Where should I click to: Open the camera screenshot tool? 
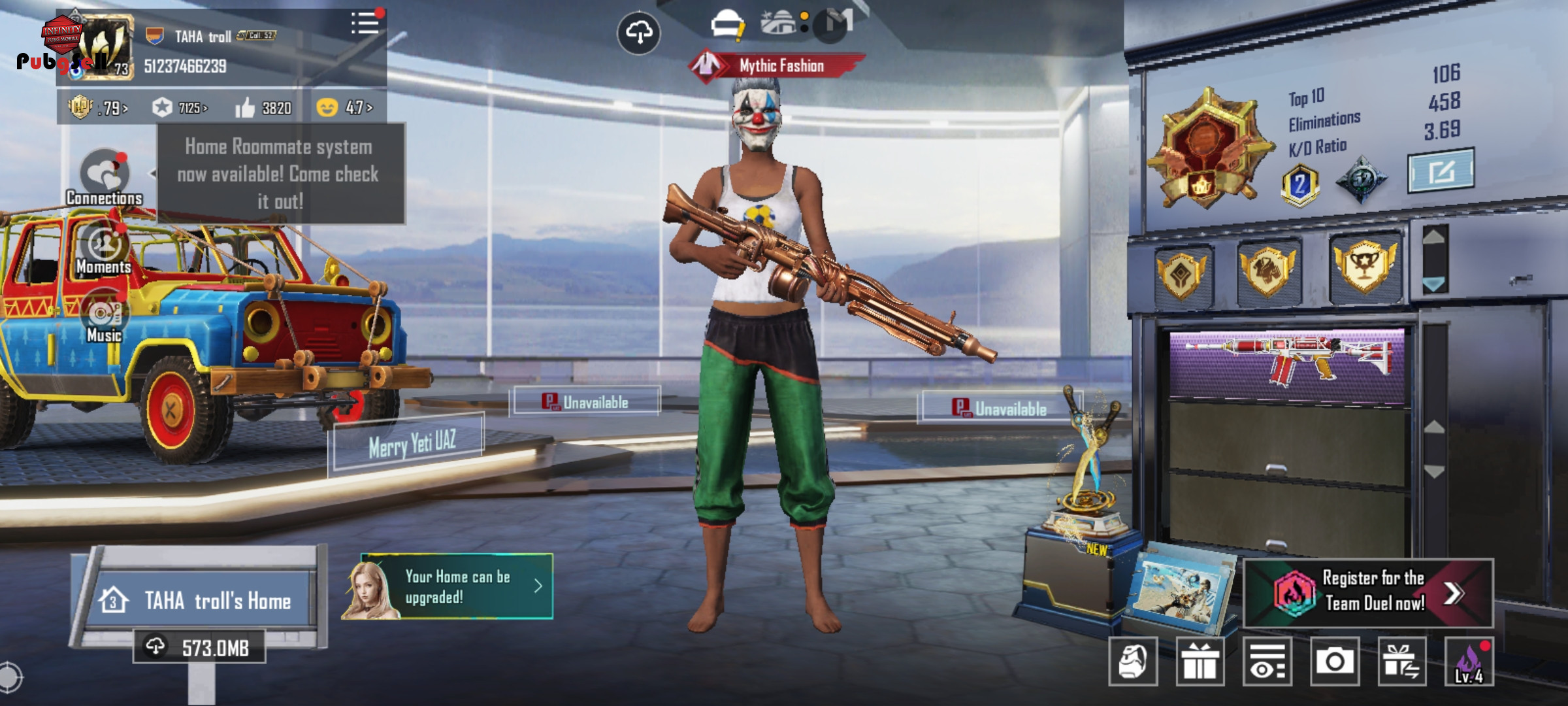[x=1334, y=662]
